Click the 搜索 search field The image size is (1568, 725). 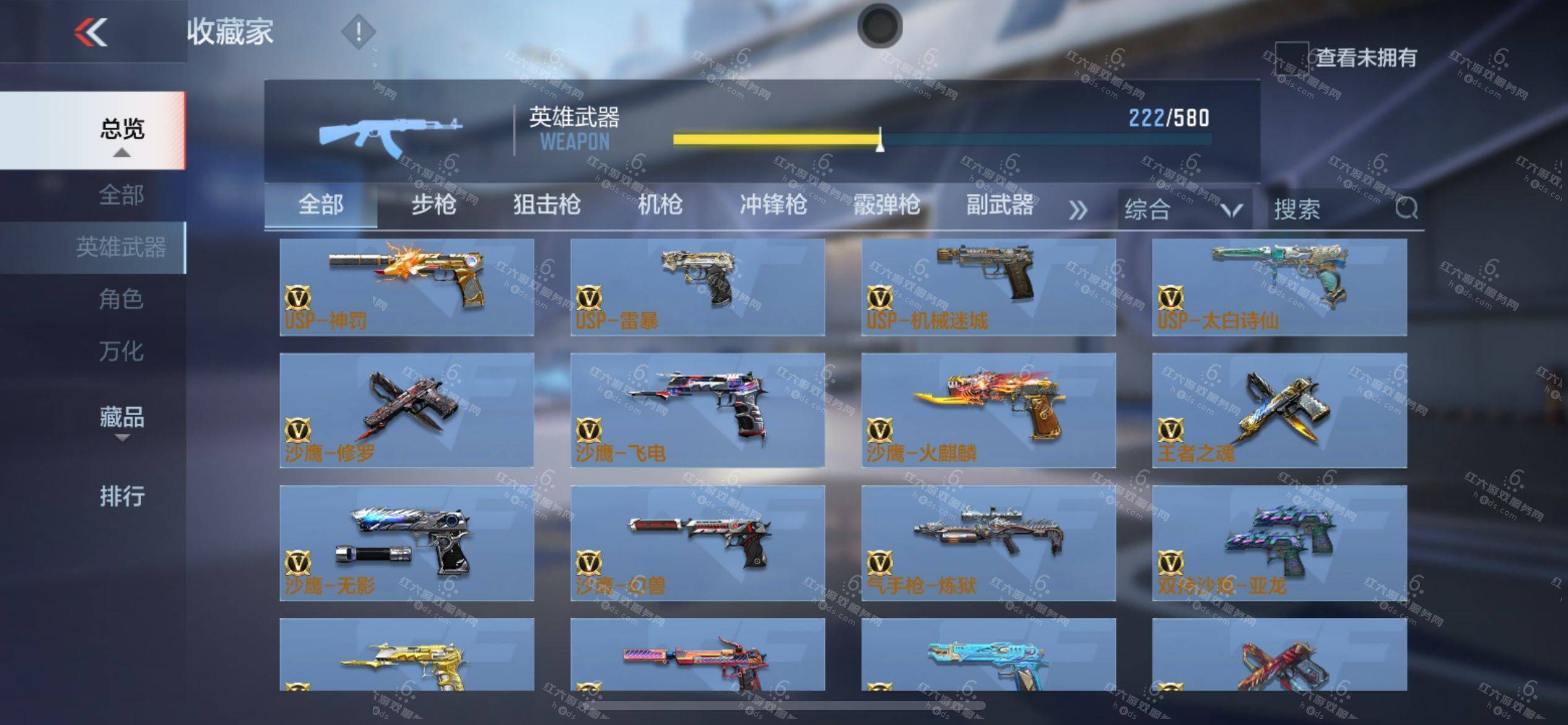[1331, 209]
